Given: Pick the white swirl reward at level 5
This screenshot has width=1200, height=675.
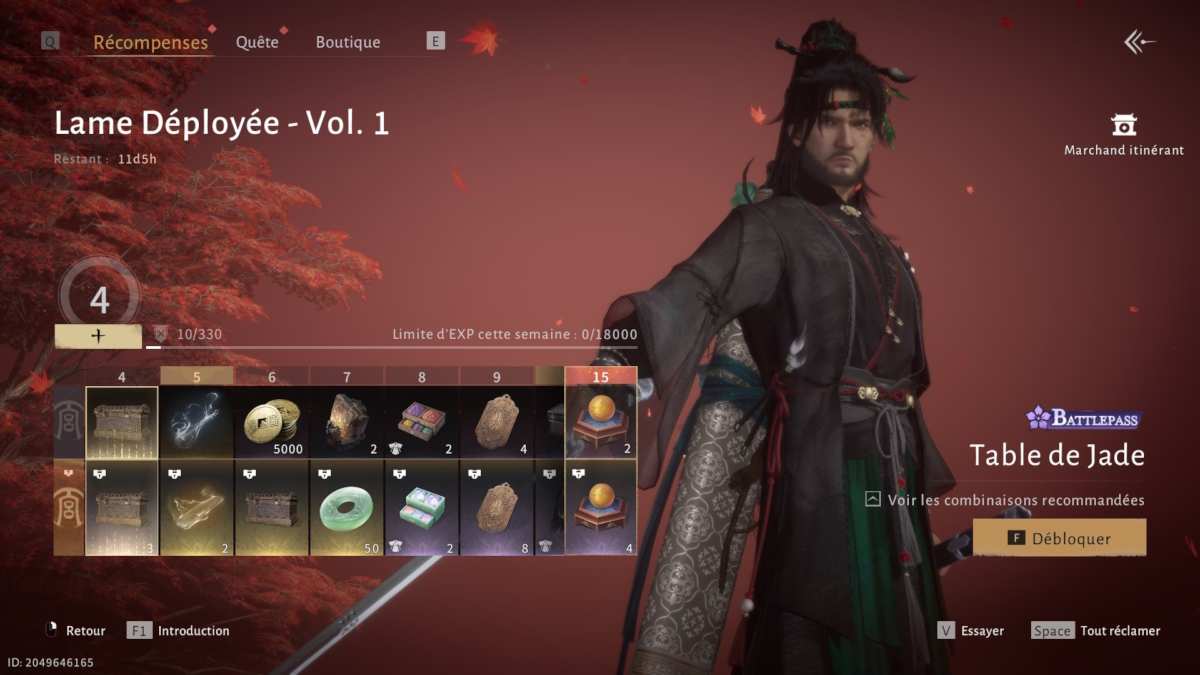Looking at the screenshot, I should (x=196, y=422).
